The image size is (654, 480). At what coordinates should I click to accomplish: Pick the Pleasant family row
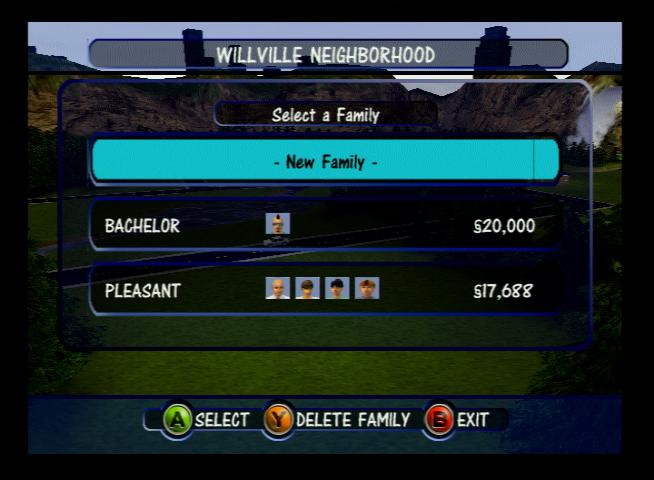pyautogui.click(x=325, y=290)
